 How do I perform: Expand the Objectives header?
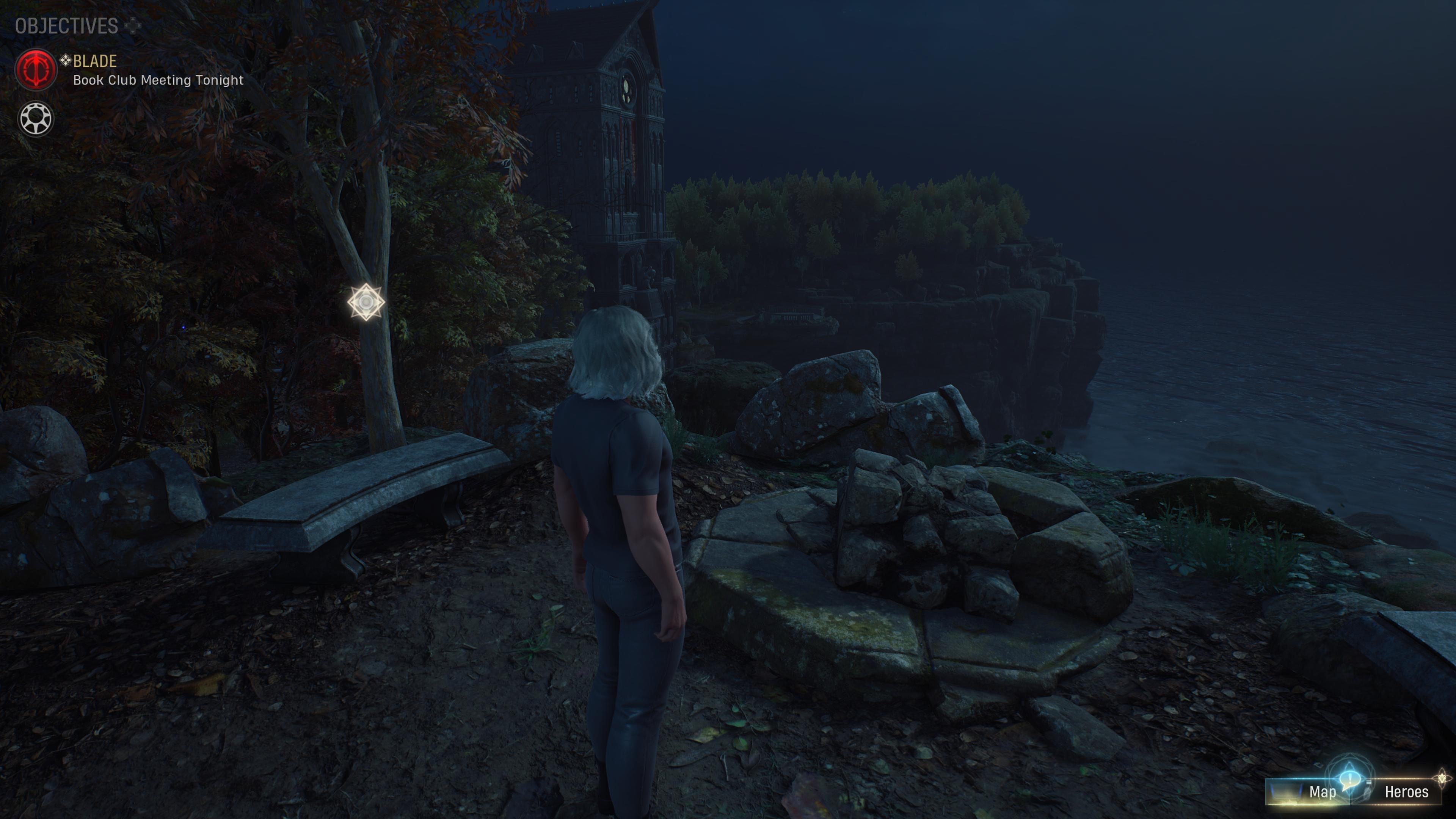(67, 26)
